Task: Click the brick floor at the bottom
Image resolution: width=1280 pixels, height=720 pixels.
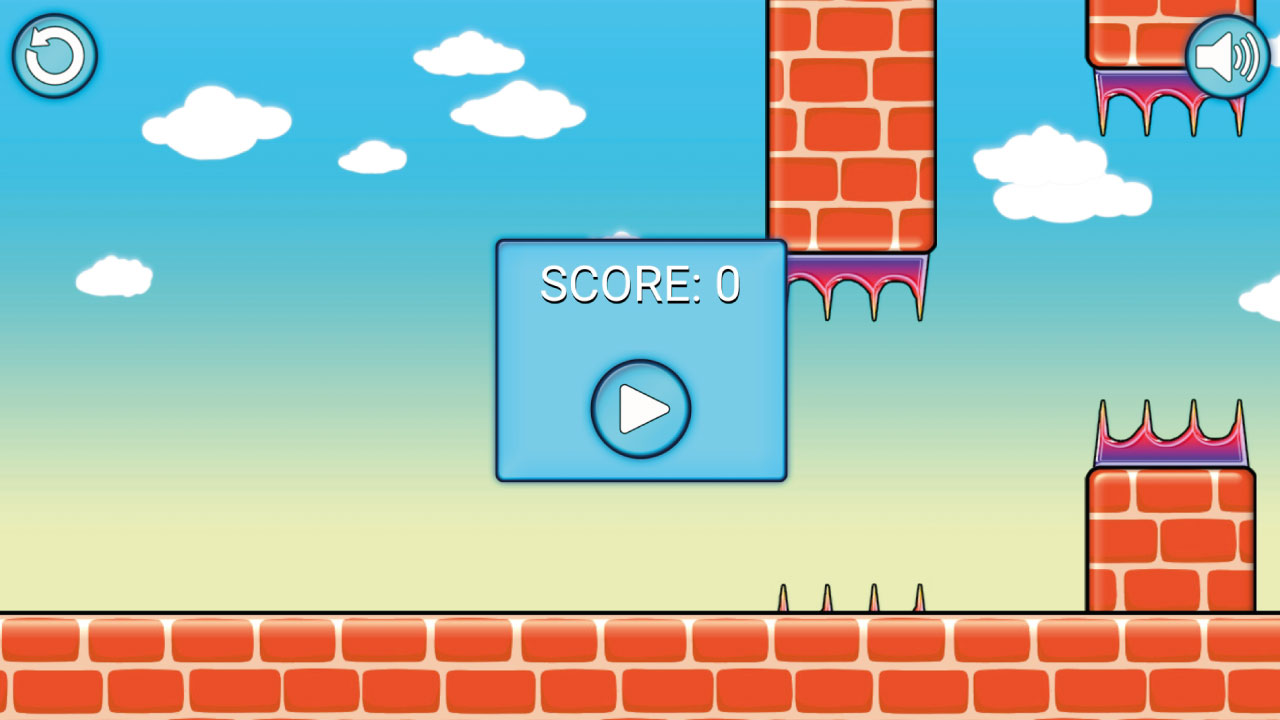Action: click(x=400, y=670)
